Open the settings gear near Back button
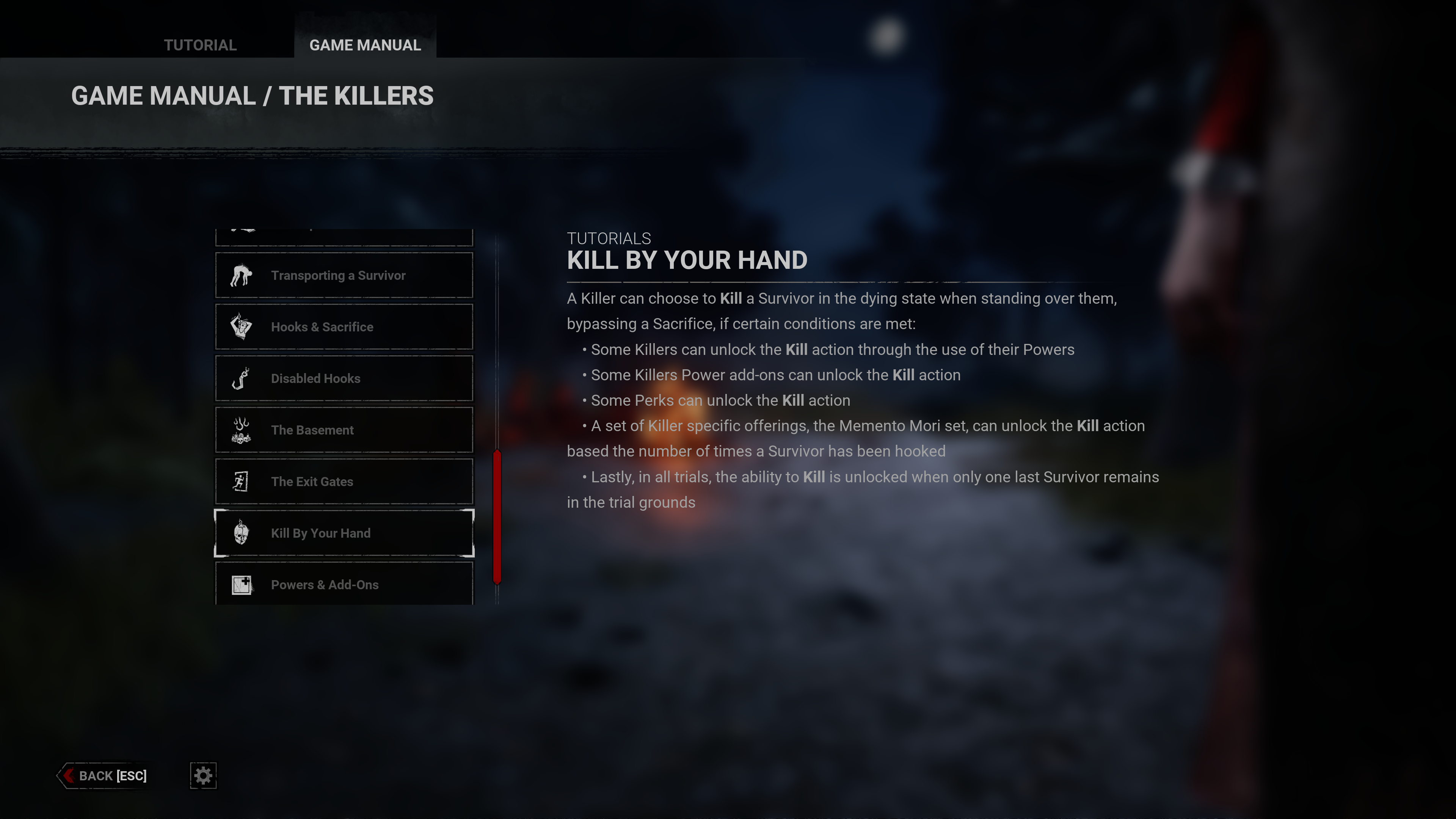Screen dimensions: 1456x819 point(203,775)
